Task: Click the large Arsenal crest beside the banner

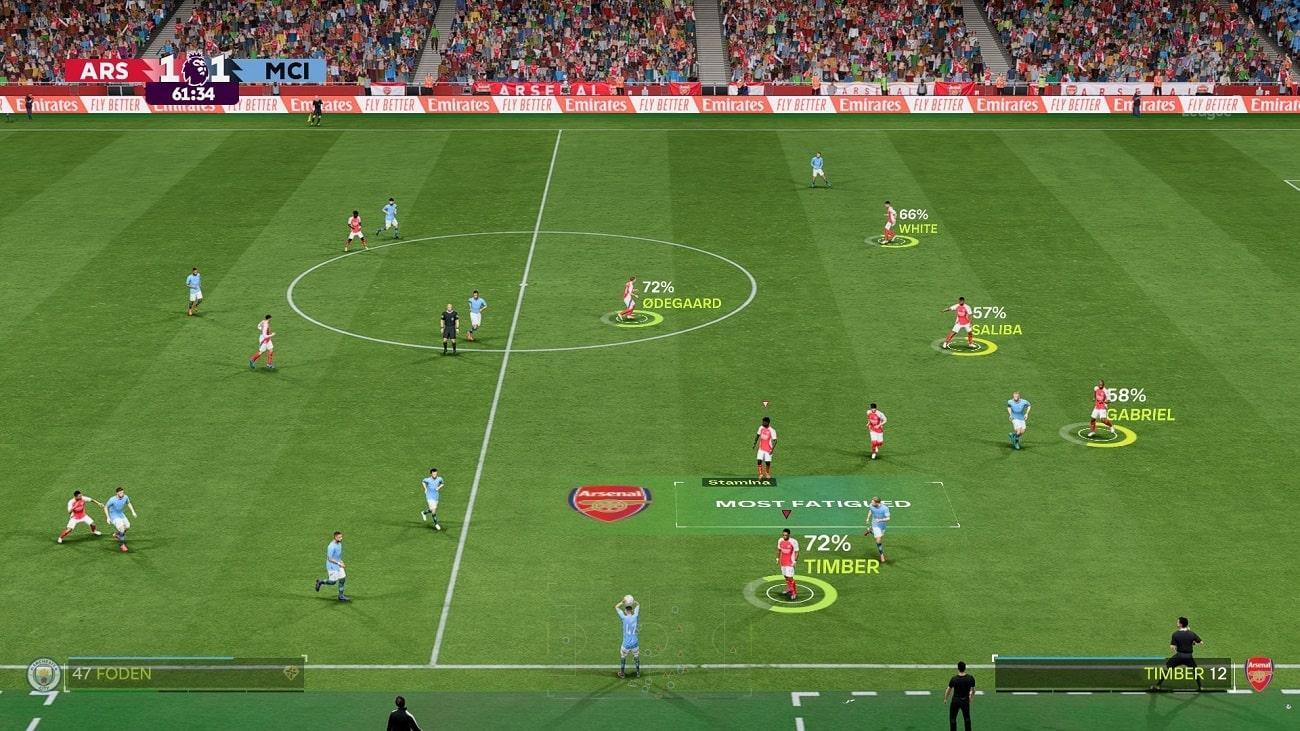Action: pyautogui.click(x=609, y=502)
